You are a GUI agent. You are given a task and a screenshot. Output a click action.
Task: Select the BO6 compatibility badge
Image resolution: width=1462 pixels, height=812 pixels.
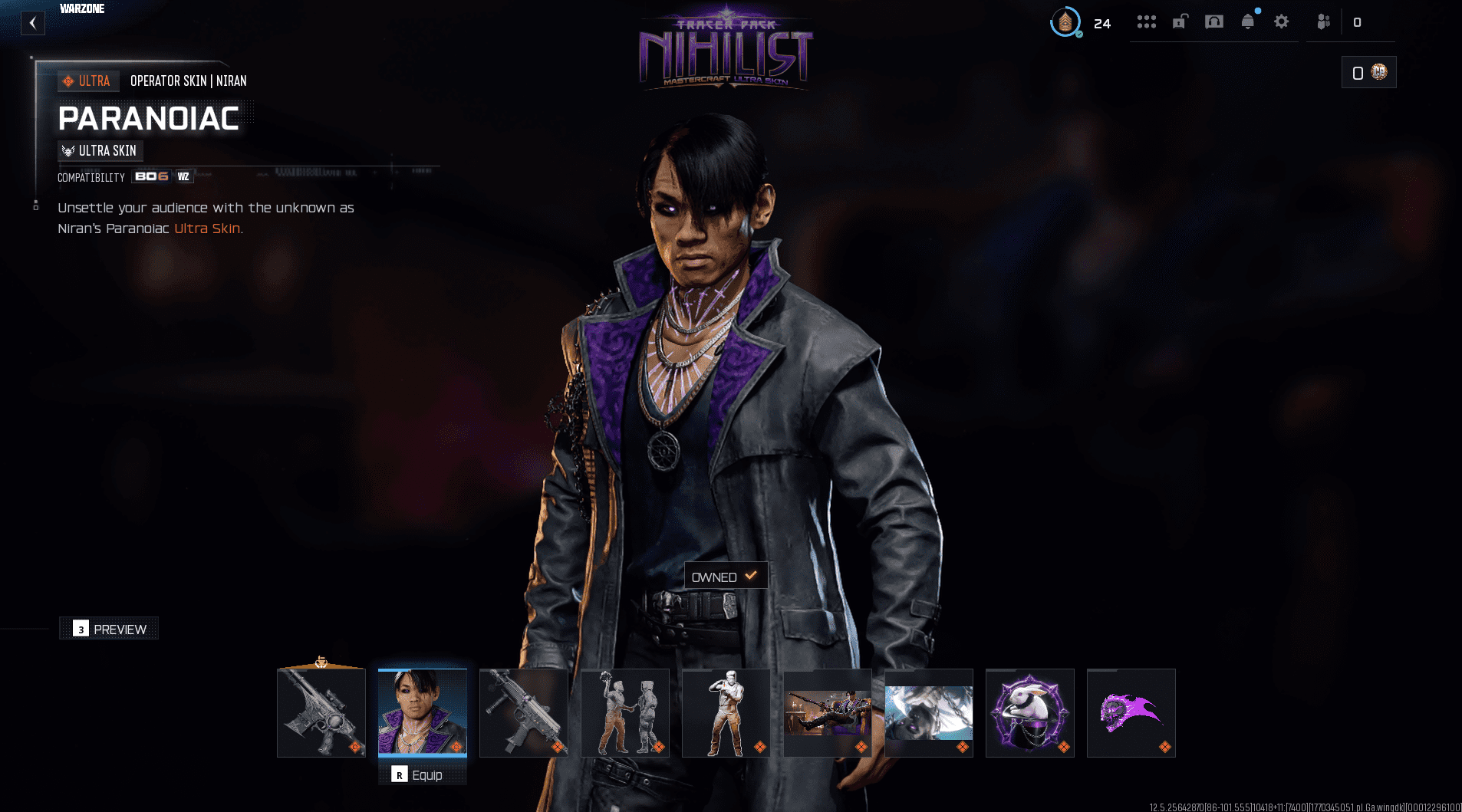[152, 176]
